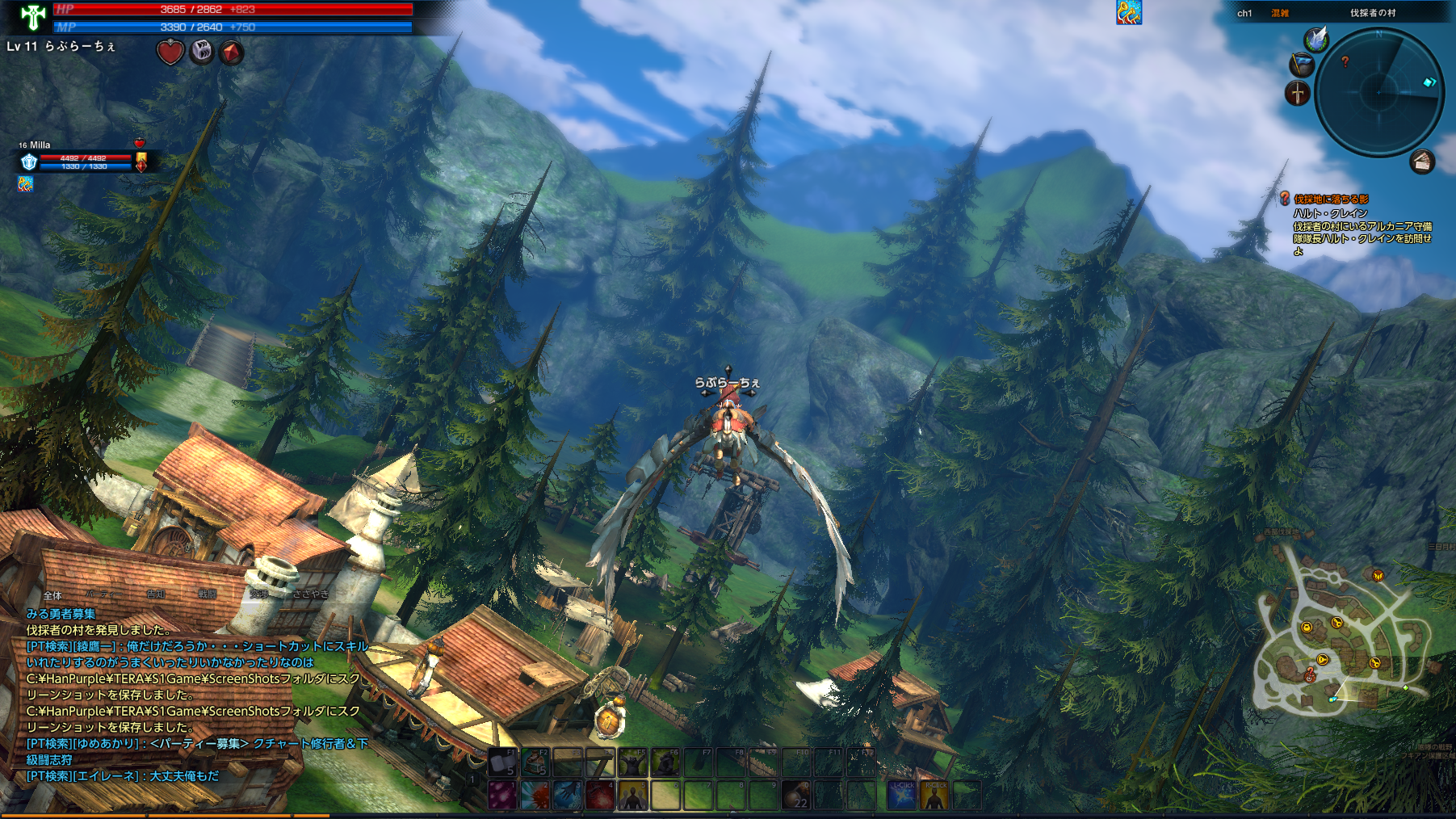This screenshot has width=1456, height=819.
Task: Trigger the three-figures skill in slot 5
Action: [632, 795]
